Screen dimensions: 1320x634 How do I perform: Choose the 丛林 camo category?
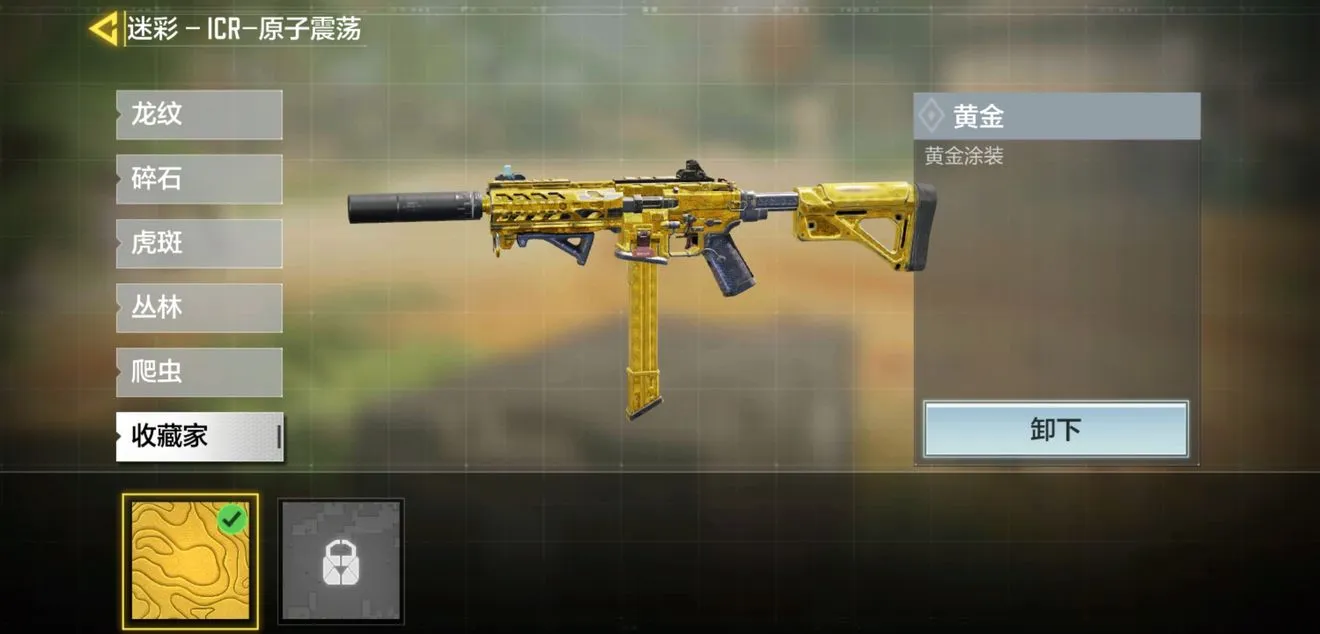199,307
